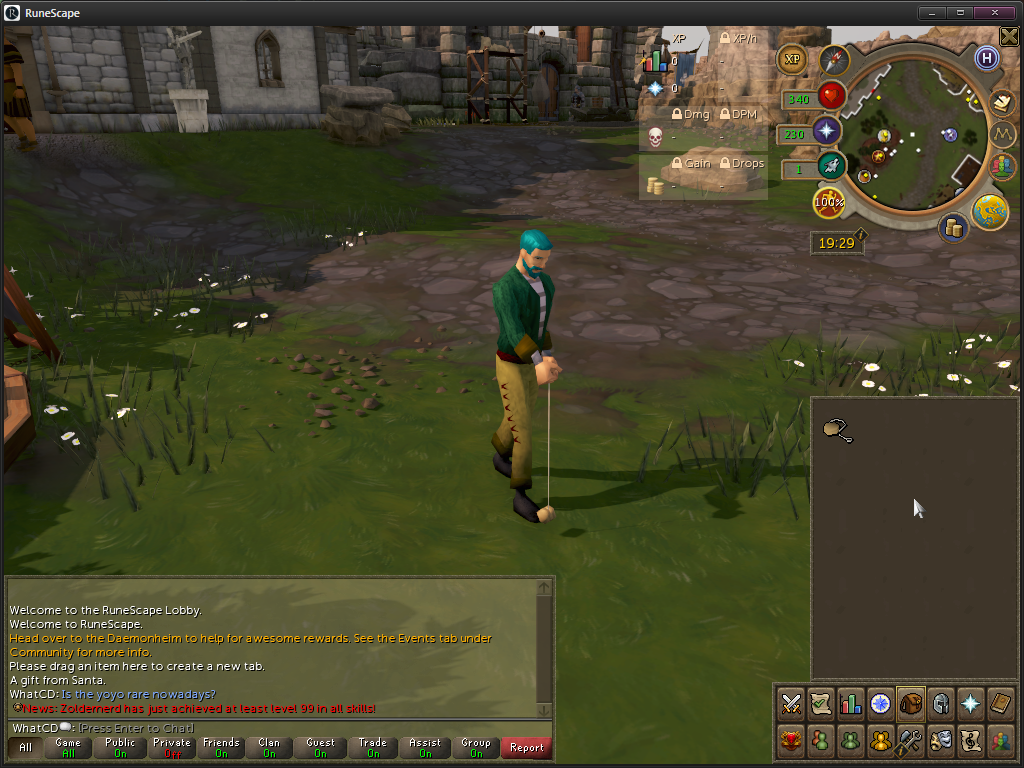Toggle the Trade chat filter
The width and height of the screenshot is (1024, 768).
click(373, 747)
